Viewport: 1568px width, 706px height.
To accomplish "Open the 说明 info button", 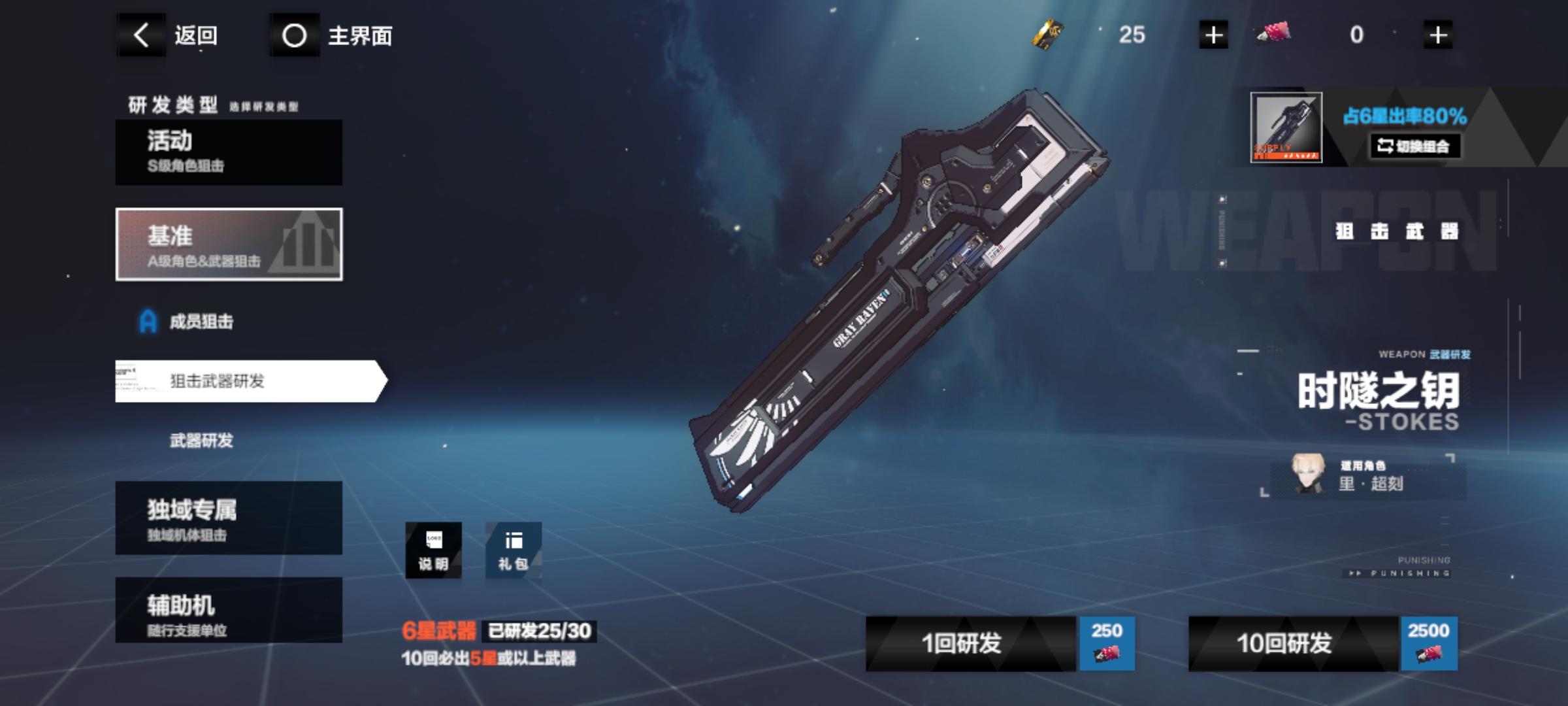I will 433,550.
